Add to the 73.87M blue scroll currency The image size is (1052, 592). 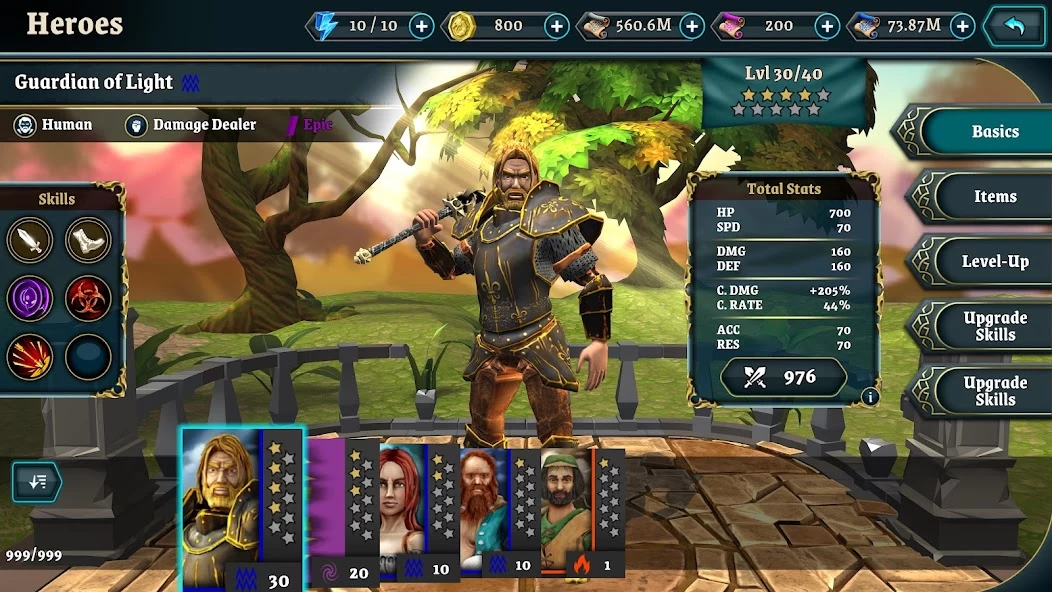(962, 26)
